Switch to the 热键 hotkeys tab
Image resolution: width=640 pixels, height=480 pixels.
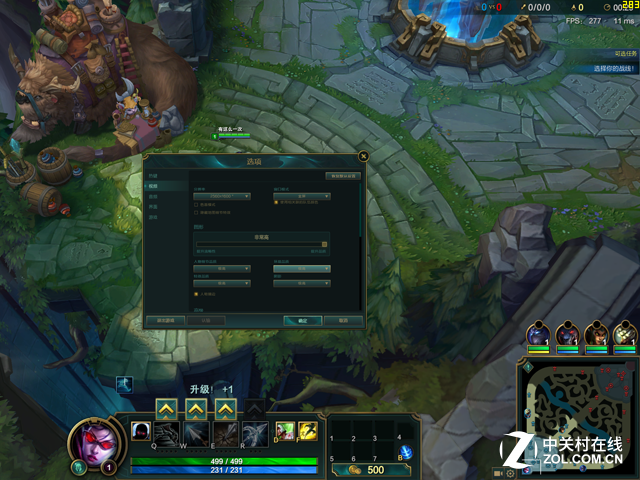pos(154,177)
